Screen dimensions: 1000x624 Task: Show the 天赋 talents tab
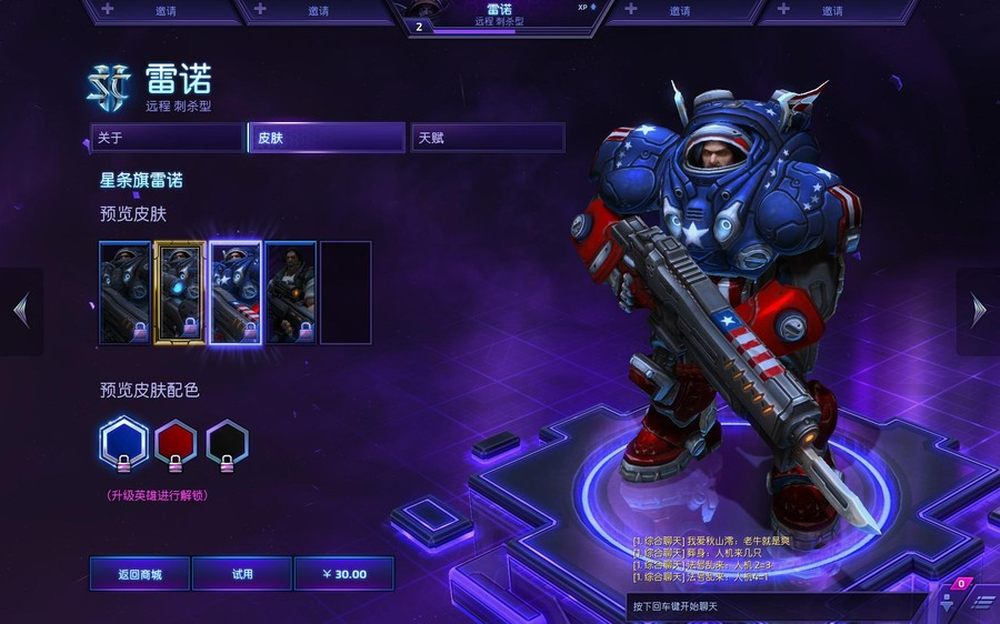pyautogui.click(x=488, y=138)
